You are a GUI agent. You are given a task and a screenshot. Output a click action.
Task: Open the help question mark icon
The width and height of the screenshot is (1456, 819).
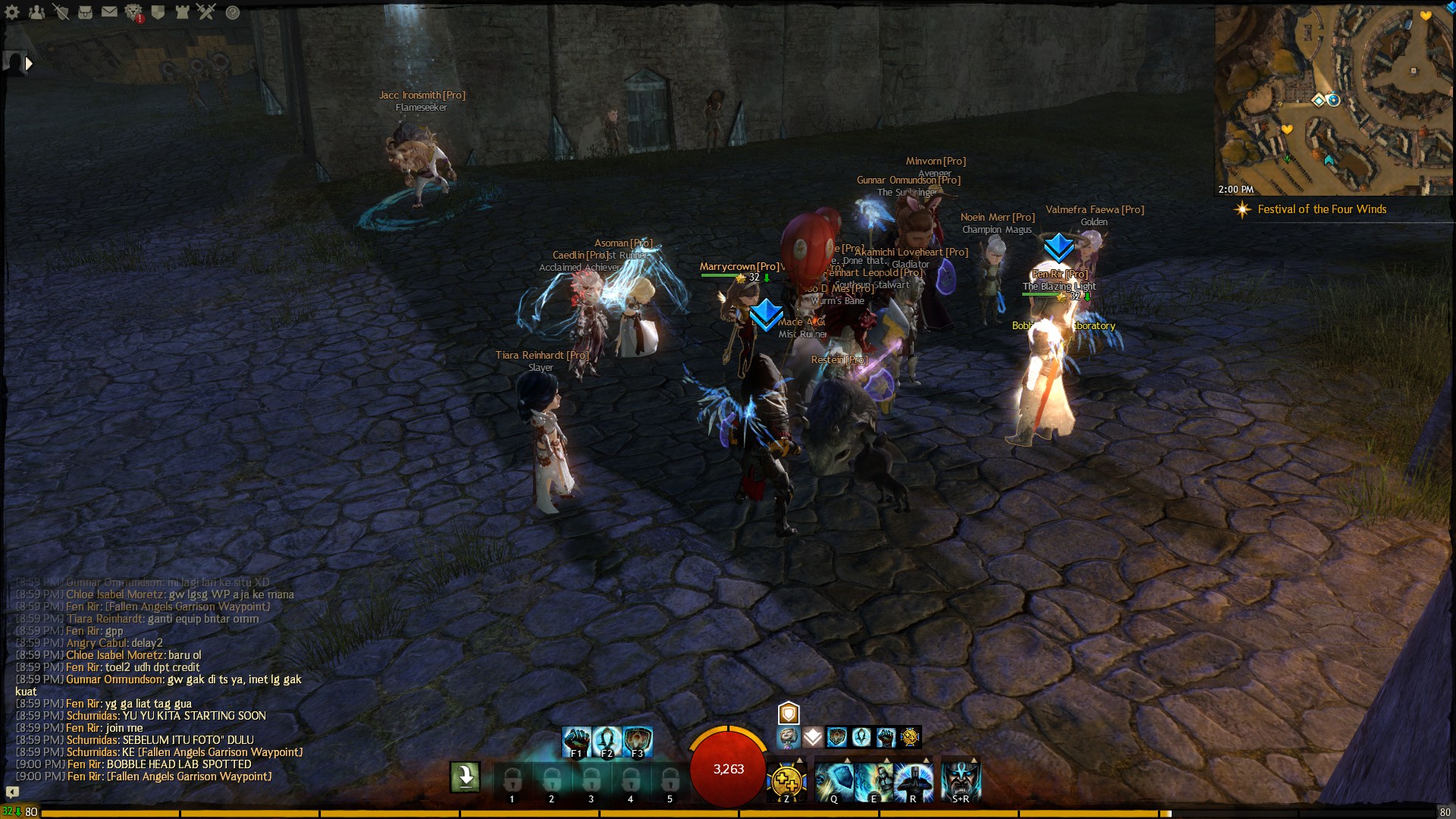pos(233,12)
